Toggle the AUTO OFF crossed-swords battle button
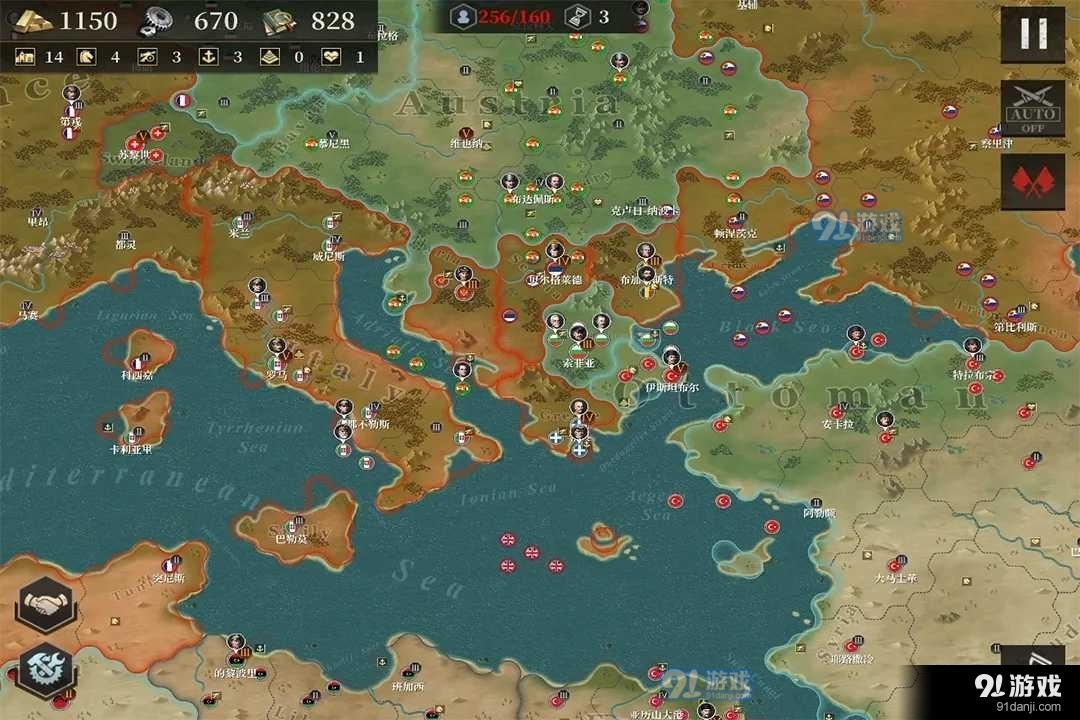 point(1033,107)
